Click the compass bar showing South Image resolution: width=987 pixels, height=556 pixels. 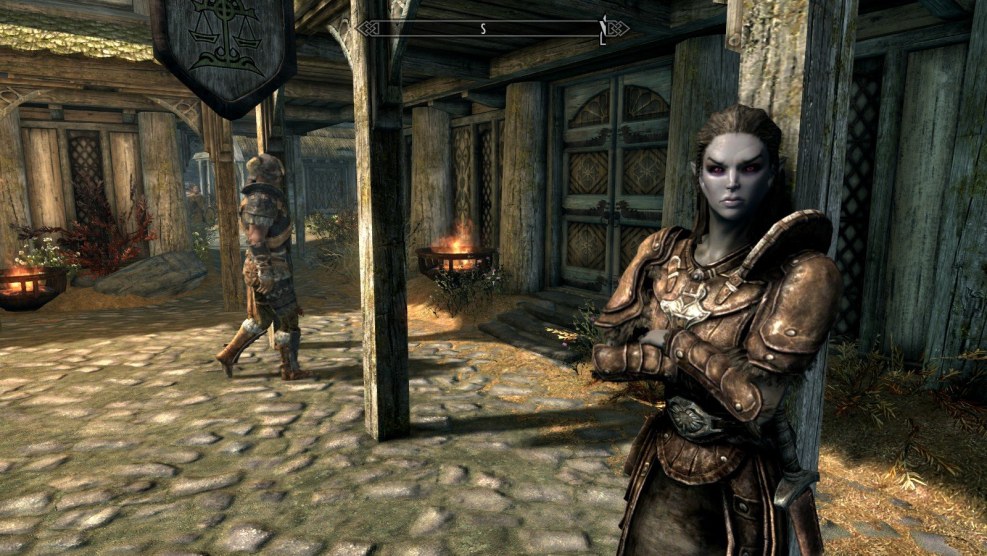click(492, 29)
